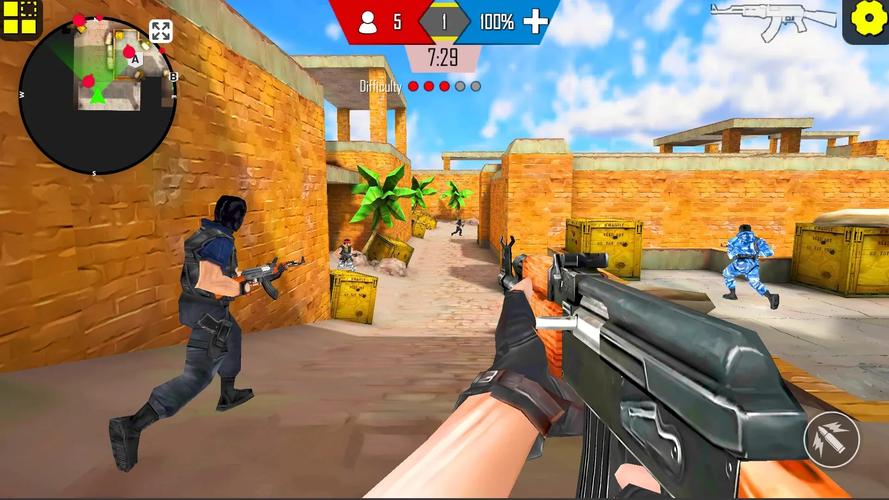
Task: Open the circular radar minimap
Action: point(97,96)
